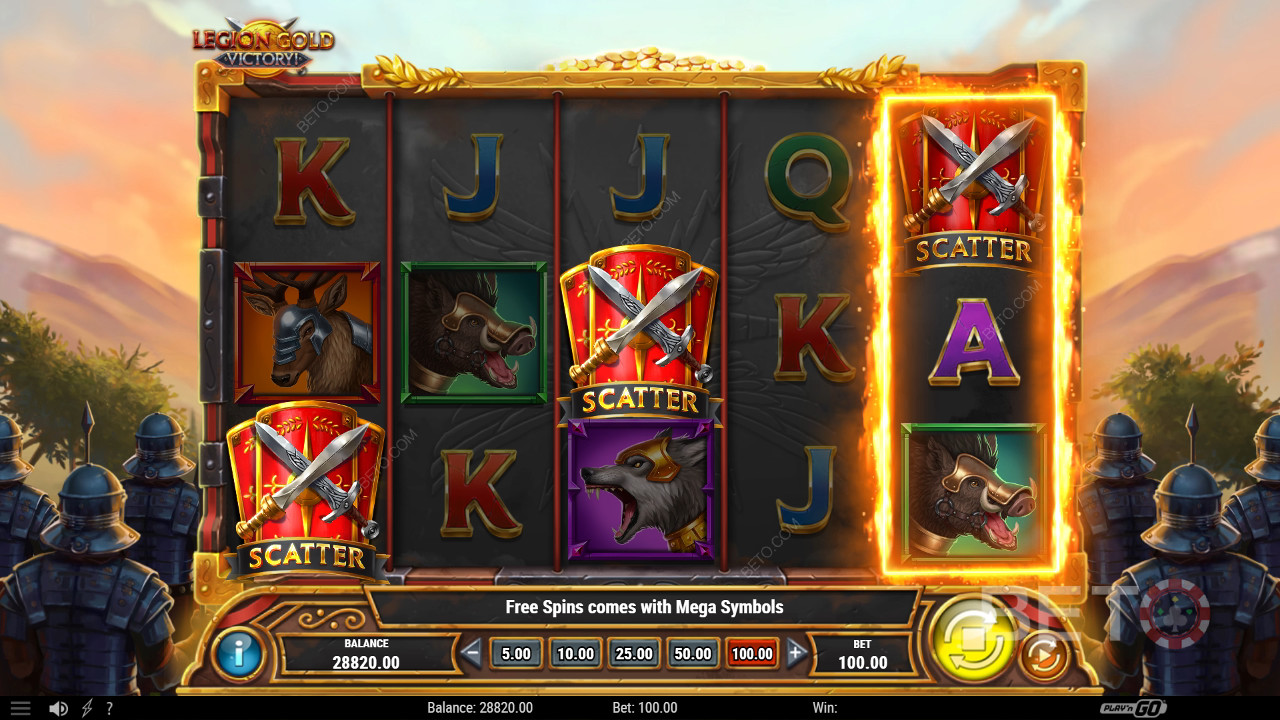The image size is (1280, 720).
Task: Decrease bet with the left arrow
Action: pyautogui.click(x=472, y=654)
